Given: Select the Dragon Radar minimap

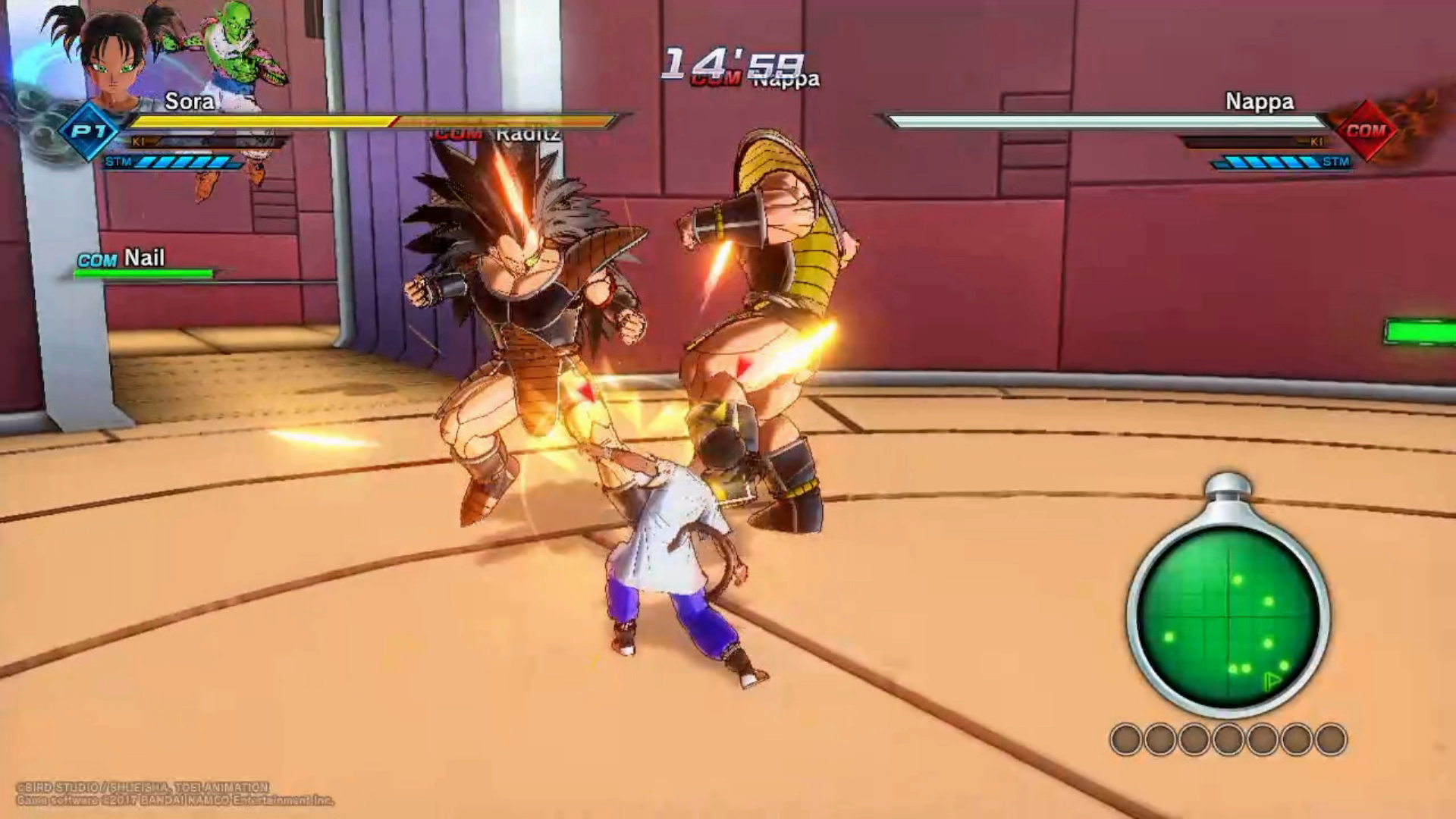Looking at the screenshot, I should [x=1228, y=615].
